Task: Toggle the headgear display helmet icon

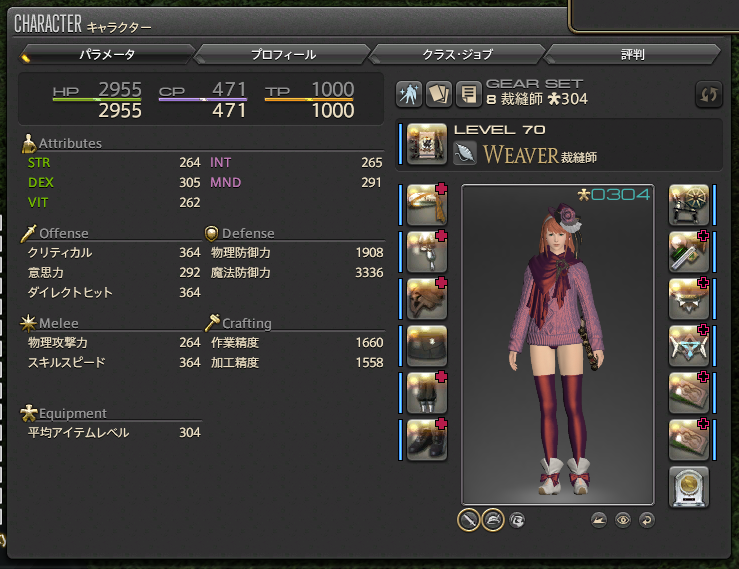Action: pyautogui.click(x=493, y=519)
